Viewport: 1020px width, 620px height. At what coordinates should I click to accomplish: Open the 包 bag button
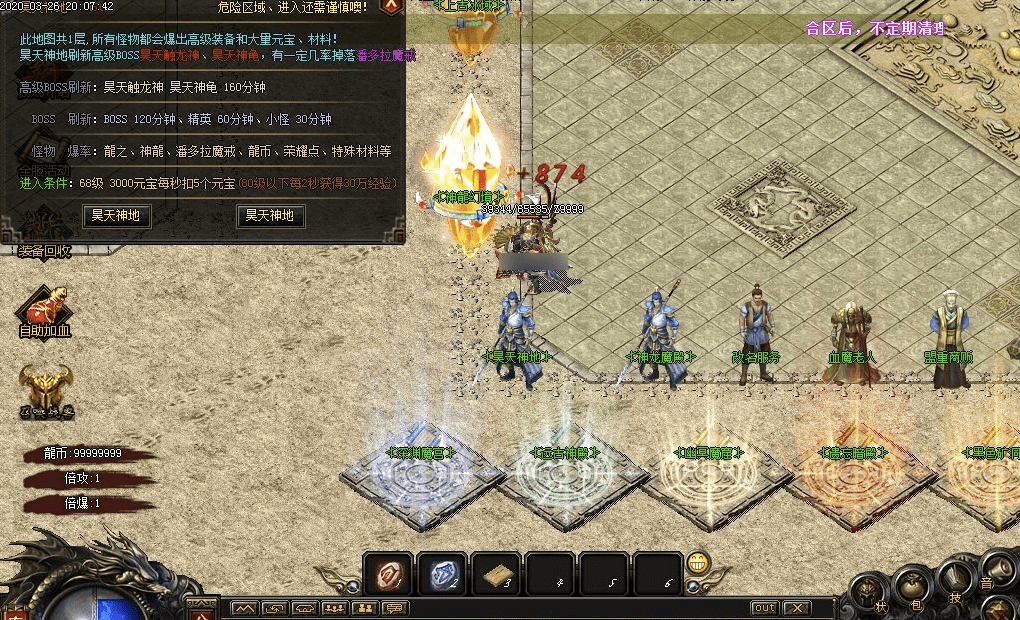pos(911,583)
